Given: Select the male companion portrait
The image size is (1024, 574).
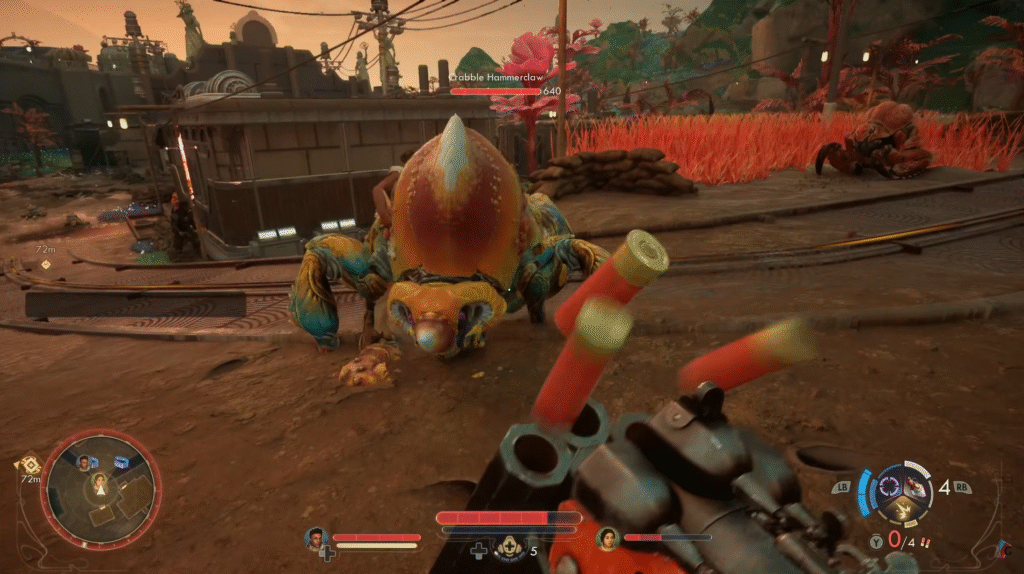Looking at the screenshot, I should (x=317, y=538).
